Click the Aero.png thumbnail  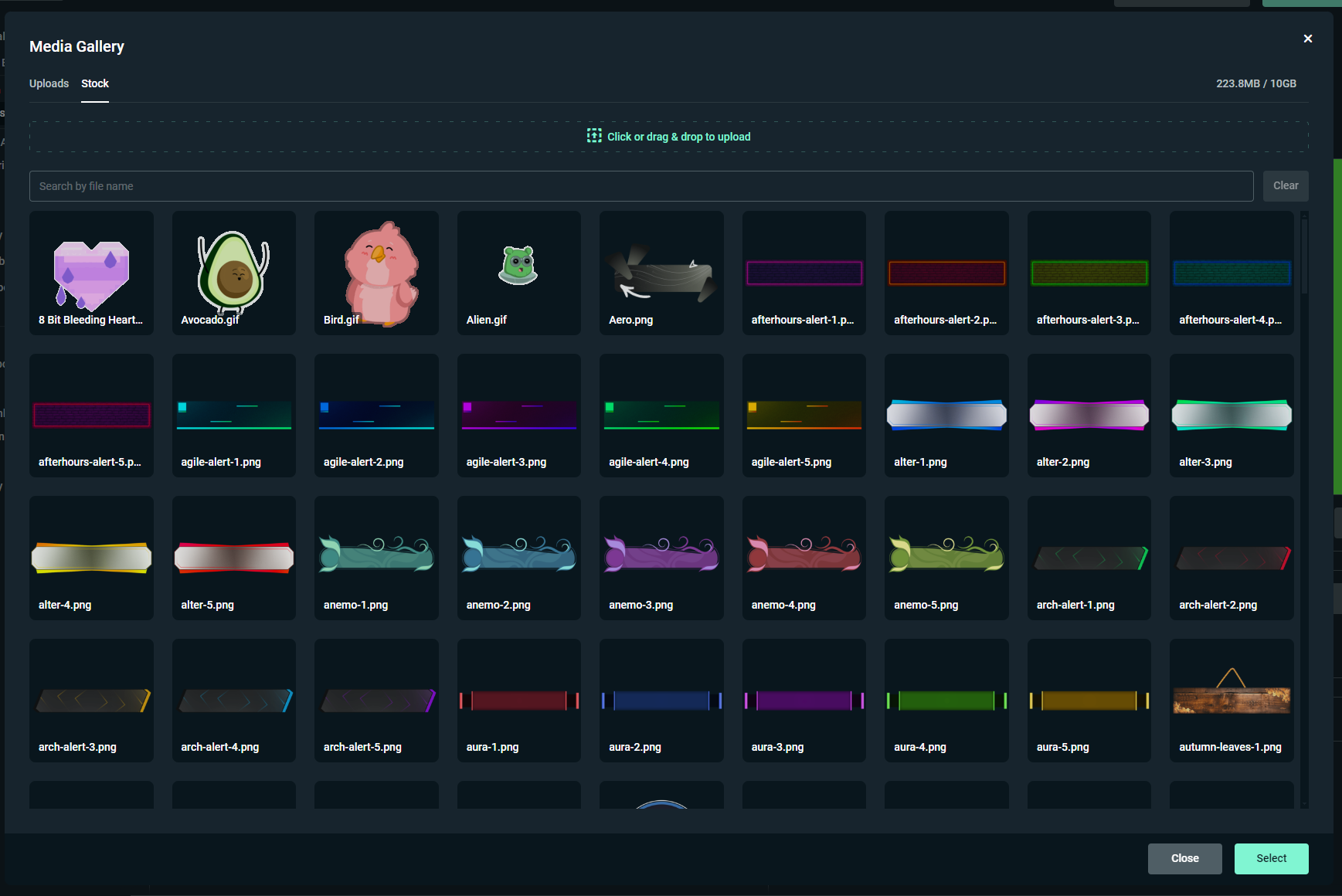[661, 272]
